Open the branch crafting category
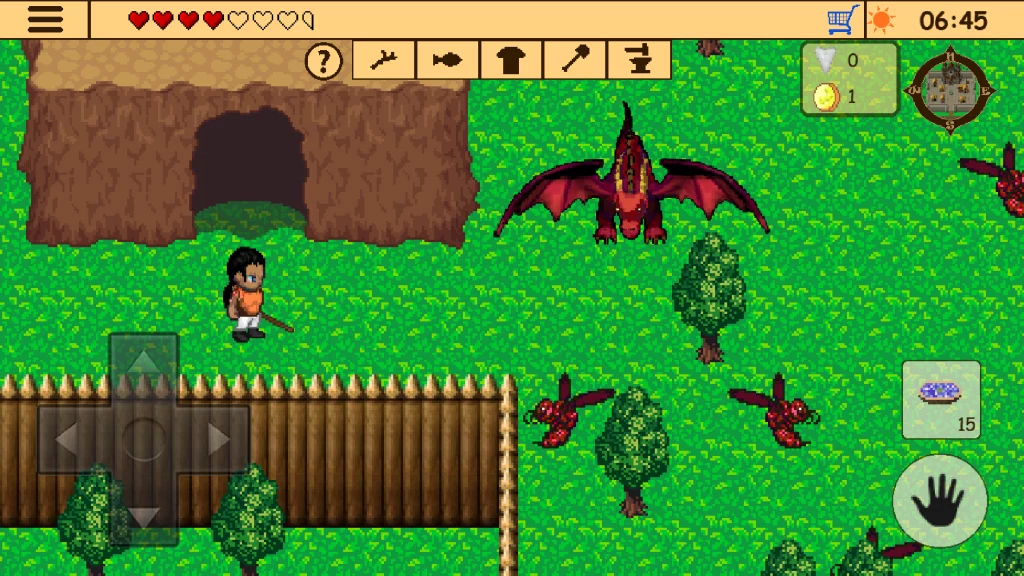1024x576 pixels. (384, 61)
